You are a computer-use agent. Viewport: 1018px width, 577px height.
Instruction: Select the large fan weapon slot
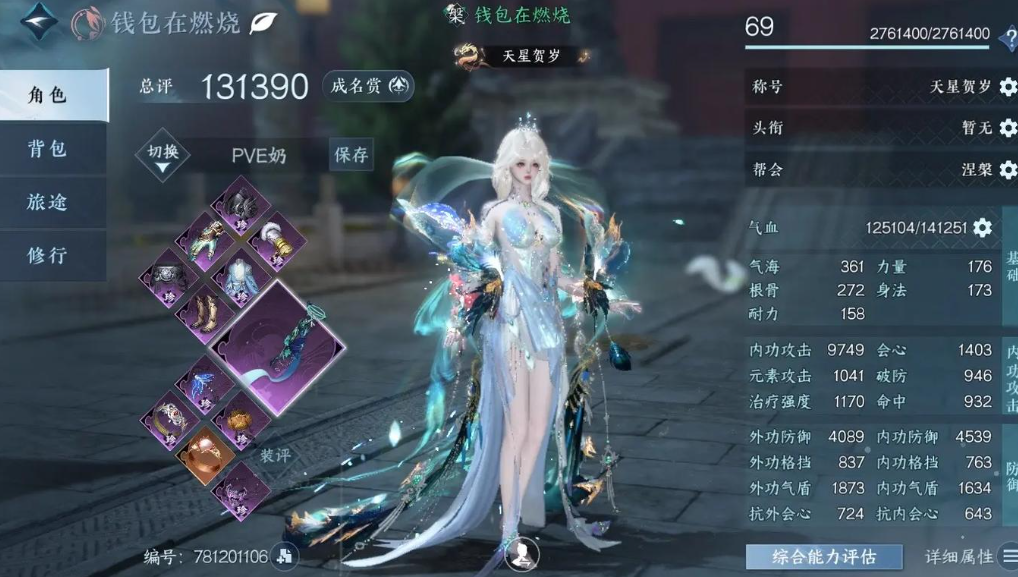(x=277, y=346)
